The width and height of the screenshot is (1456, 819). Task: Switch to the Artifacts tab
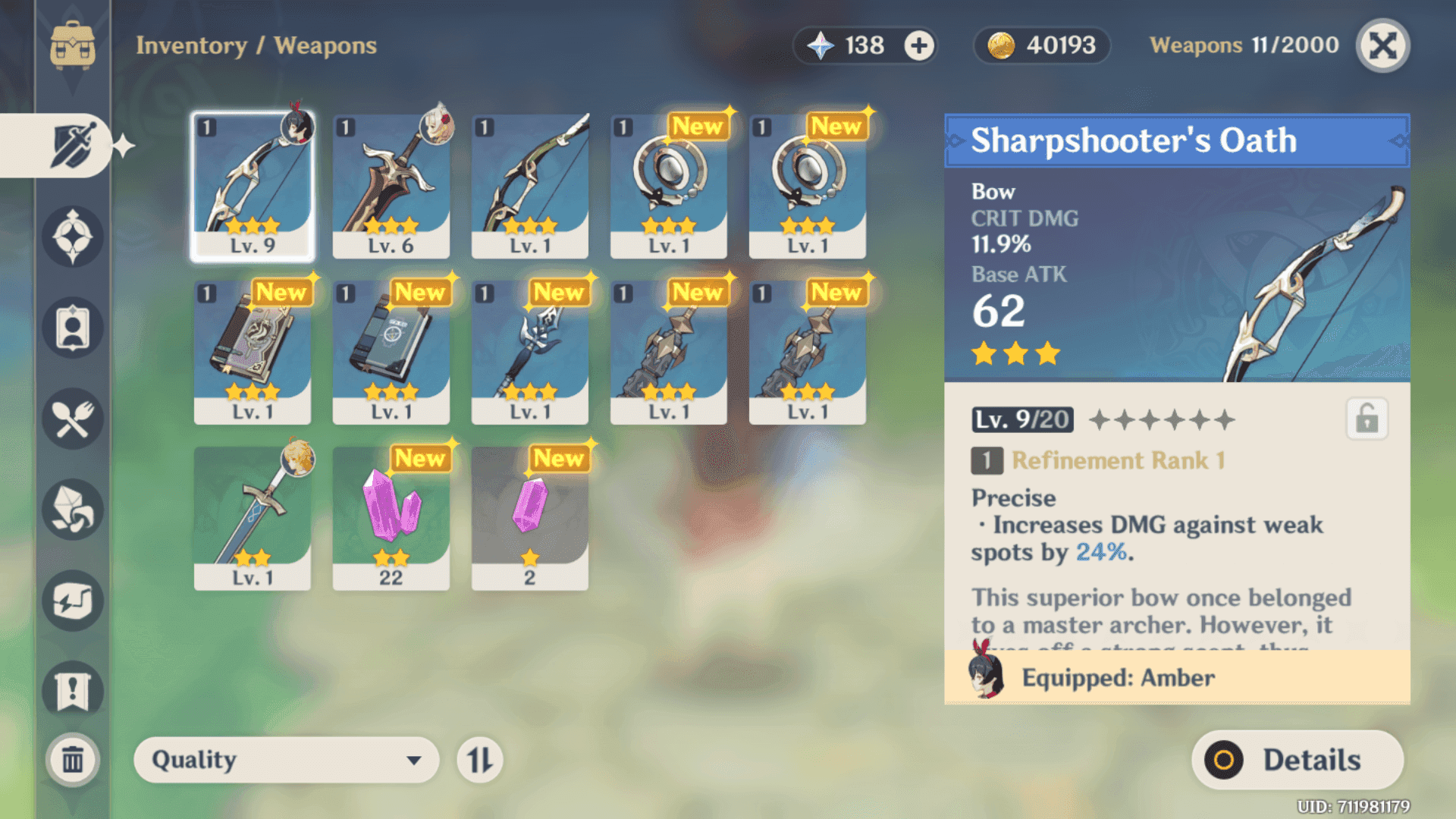click(x=73, y=237)
